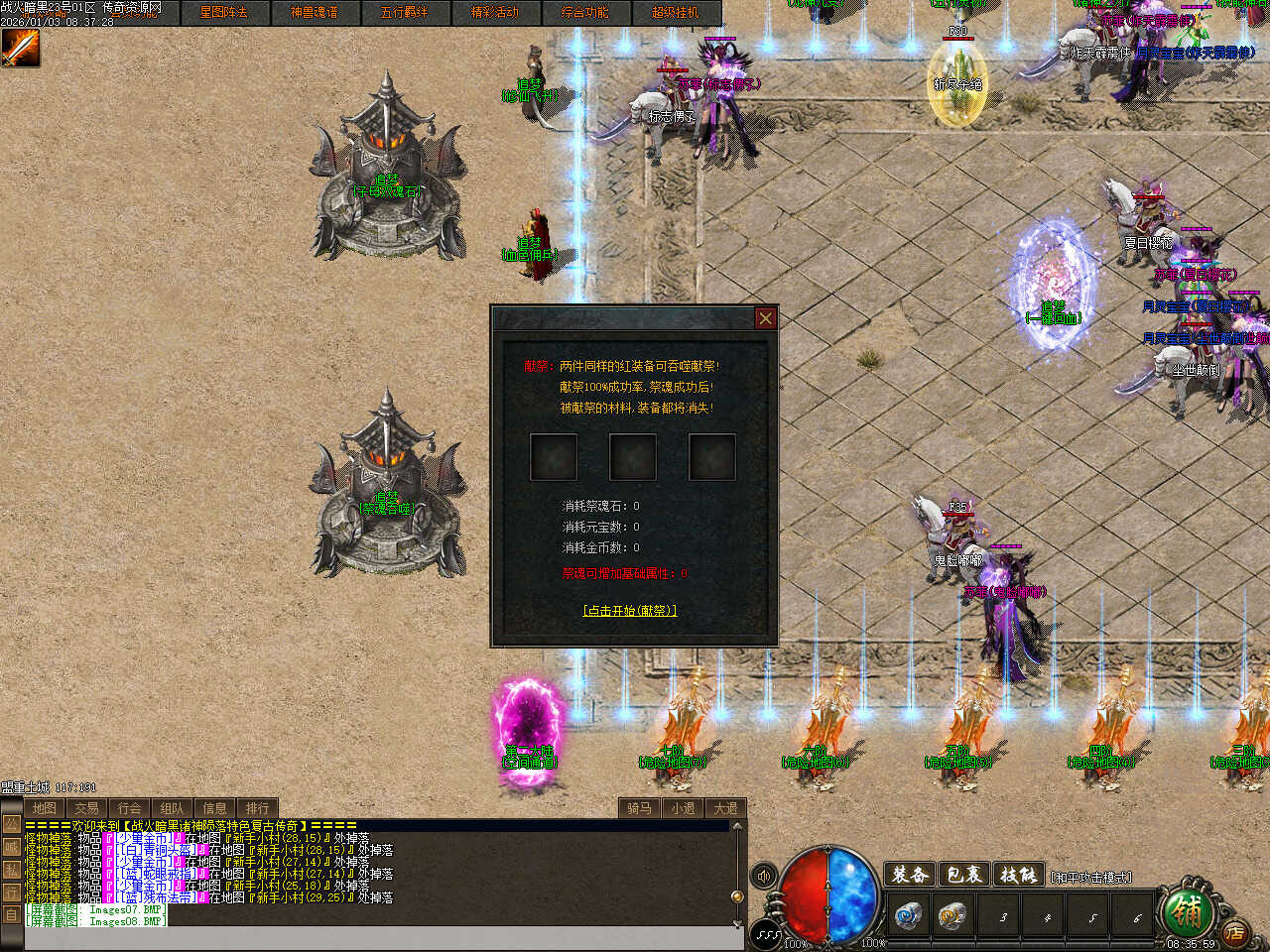Open the 星图阵法 top menu
This screenshot has width=1270, height=952.
pos(223,13)
